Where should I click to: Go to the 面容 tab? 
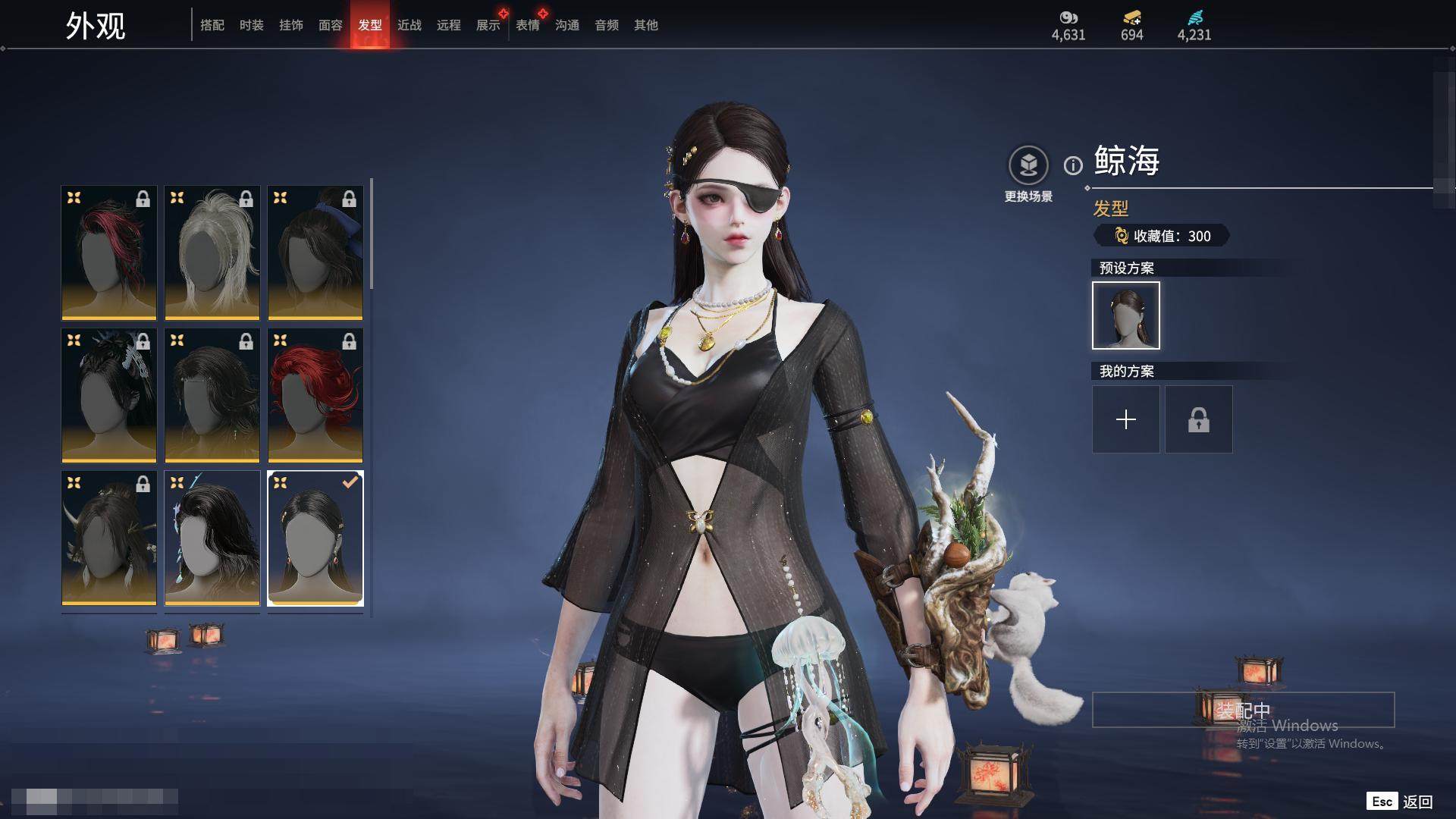coord(331,25)
